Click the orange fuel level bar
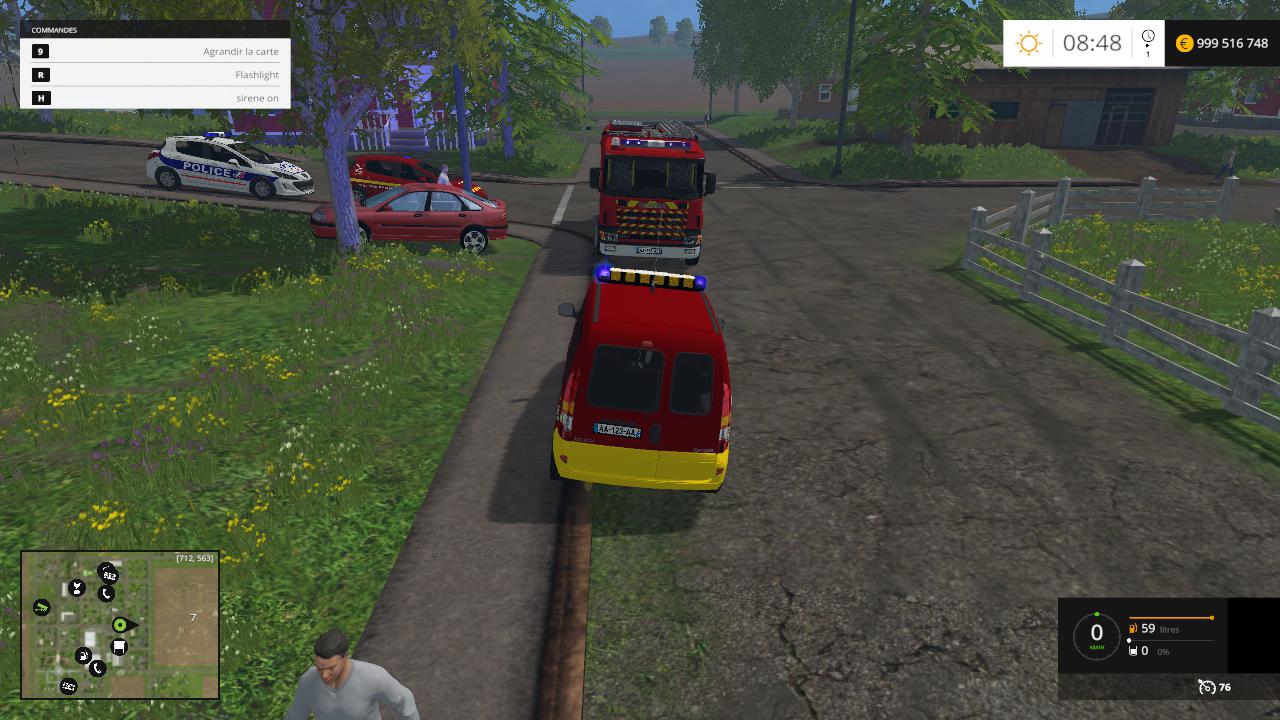Viewport: 1280px width, 720px height. [1171, 618]
